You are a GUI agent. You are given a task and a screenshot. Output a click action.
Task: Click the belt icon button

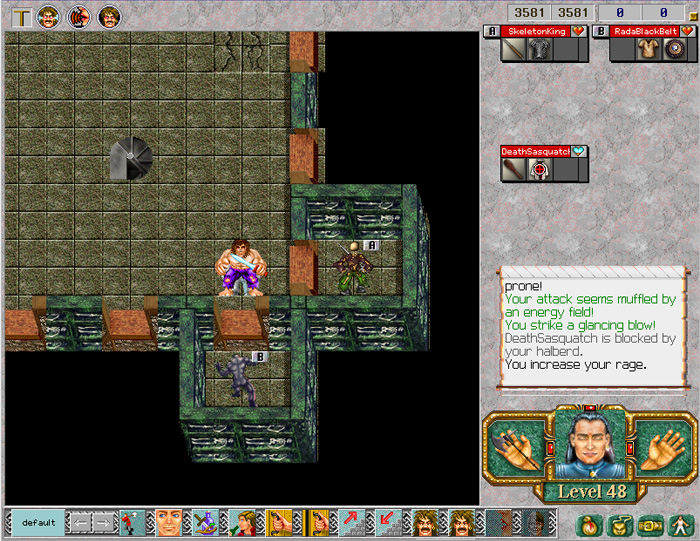click(x=648, y=523)
